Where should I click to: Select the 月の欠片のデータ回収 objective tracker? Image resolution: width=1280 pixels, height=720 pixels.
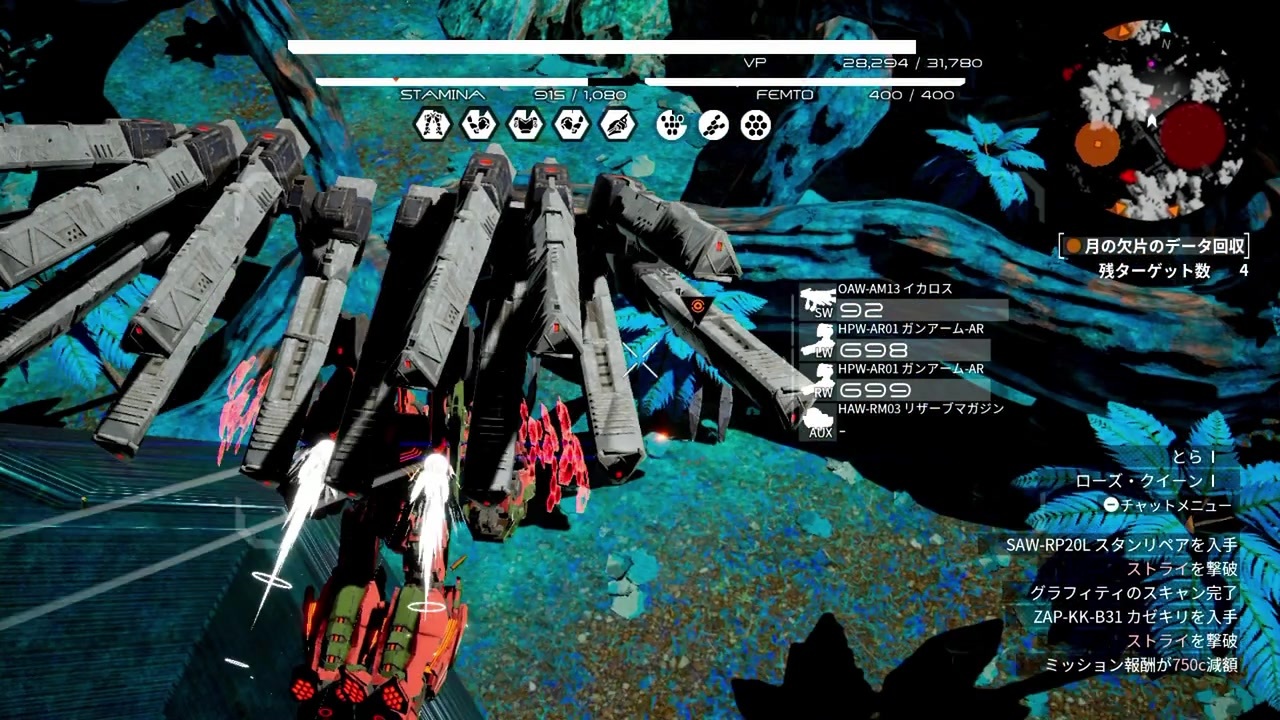tap(1155, 246)
